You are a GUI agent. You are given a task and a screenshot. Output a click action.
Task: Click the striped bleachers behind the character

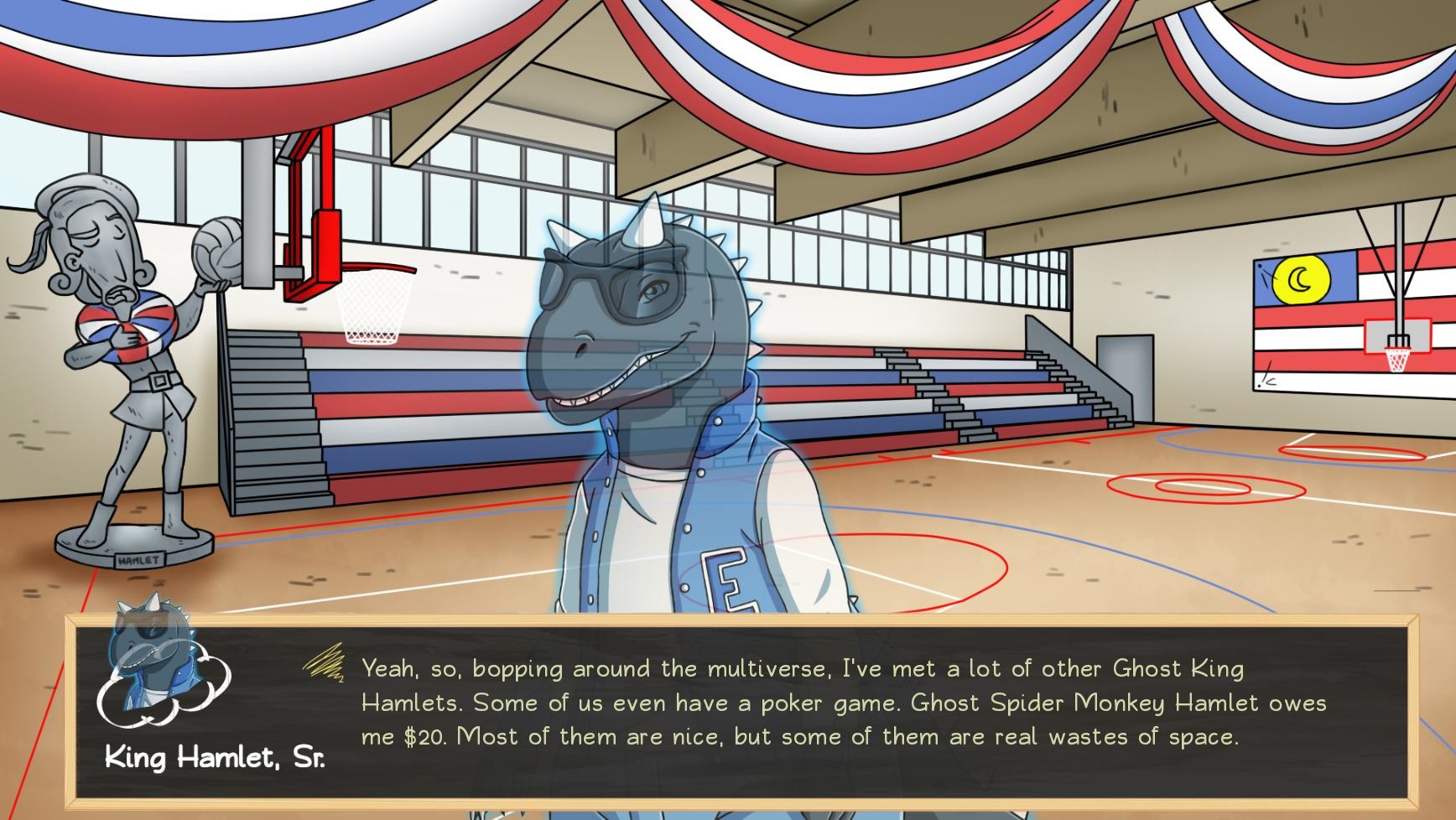(965, 394)
